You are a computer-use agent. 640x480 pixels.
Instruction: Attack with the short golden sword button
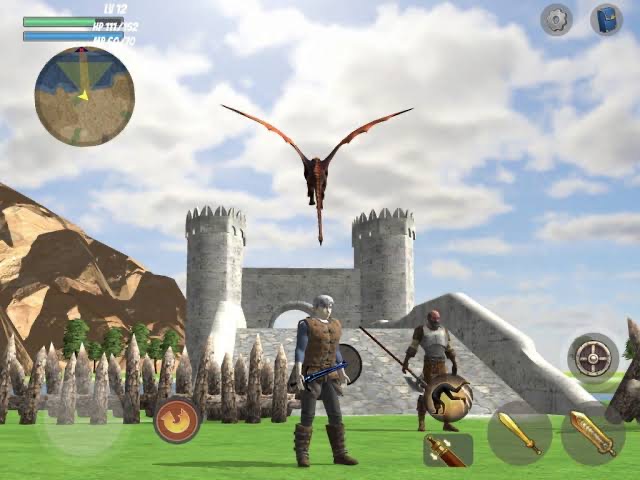point(519,432)
